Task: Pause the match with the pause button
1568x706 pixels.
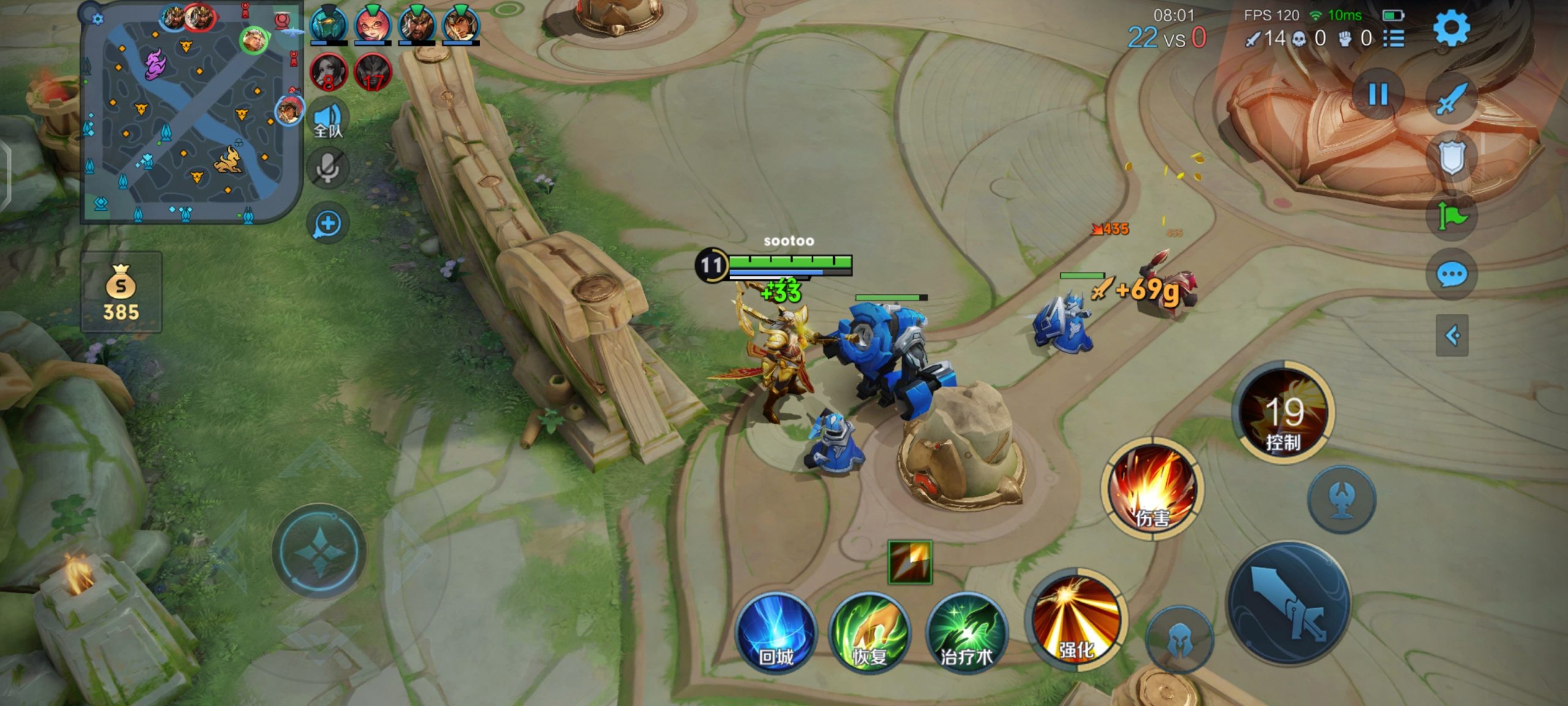Action: (x=1378, y=95)
